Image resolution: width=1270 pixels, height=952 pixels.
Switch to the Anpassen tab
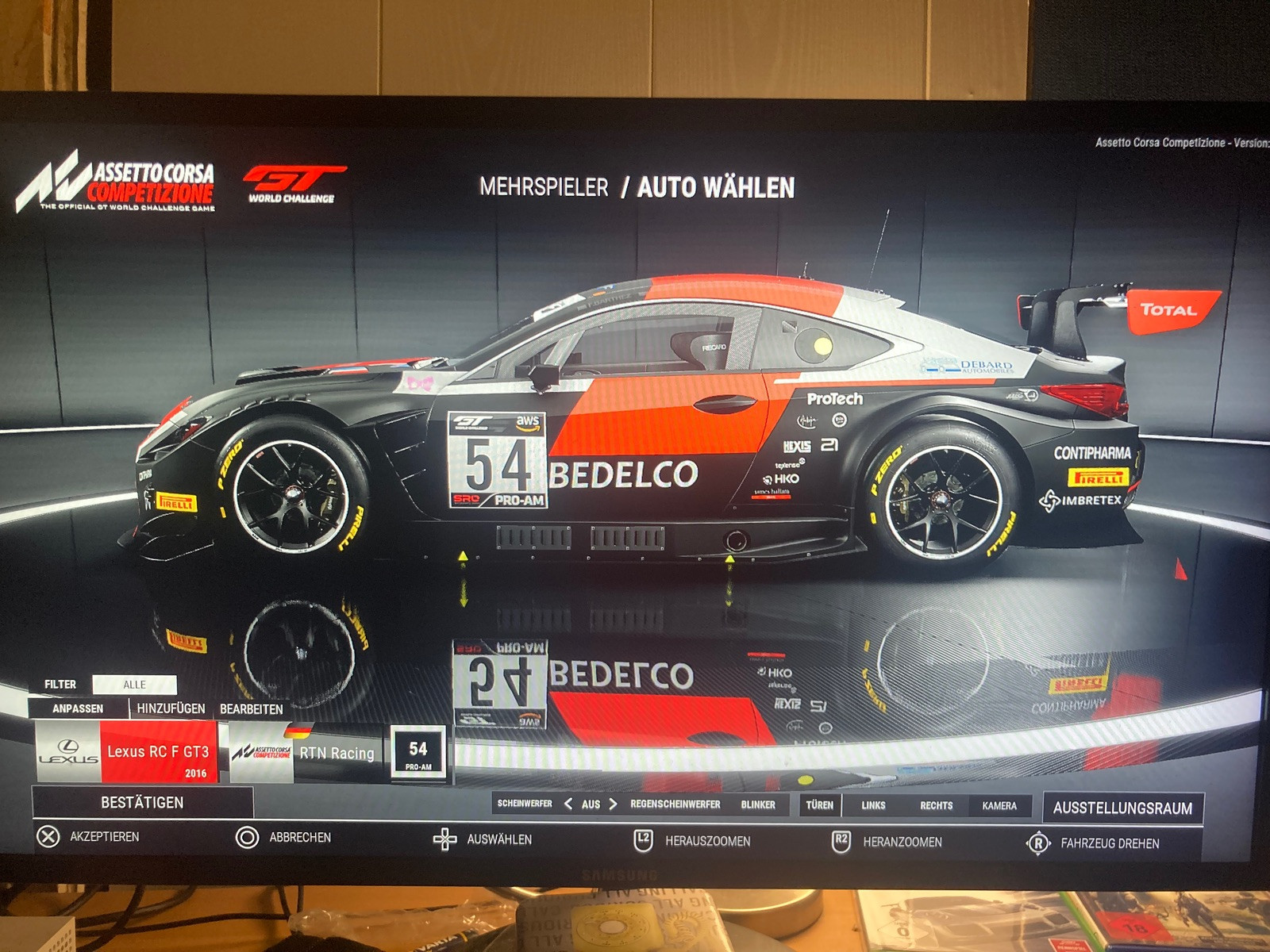[x=78, y=708]
